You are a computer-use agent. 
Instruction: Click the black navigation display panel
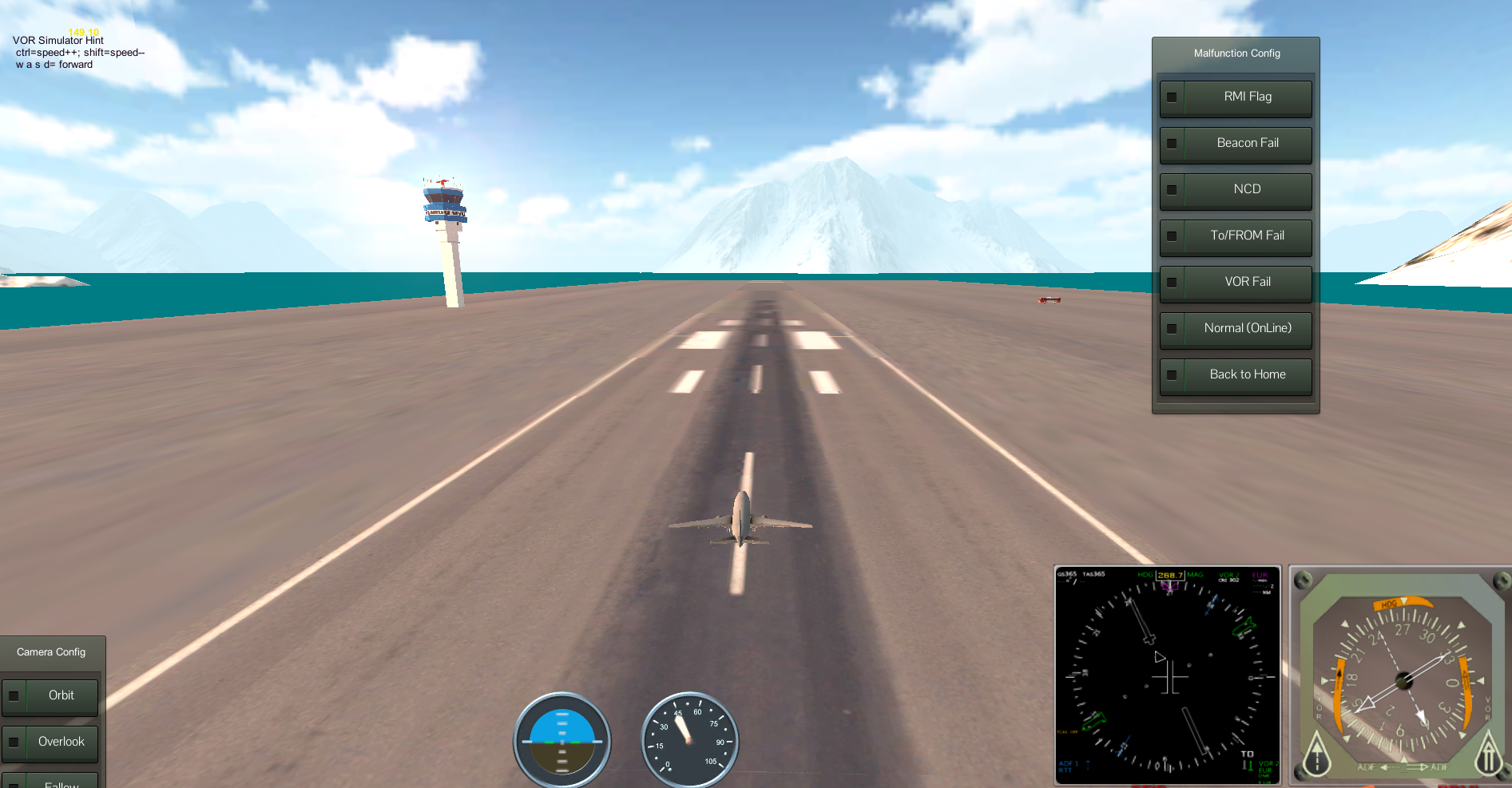click(1167, 675)
